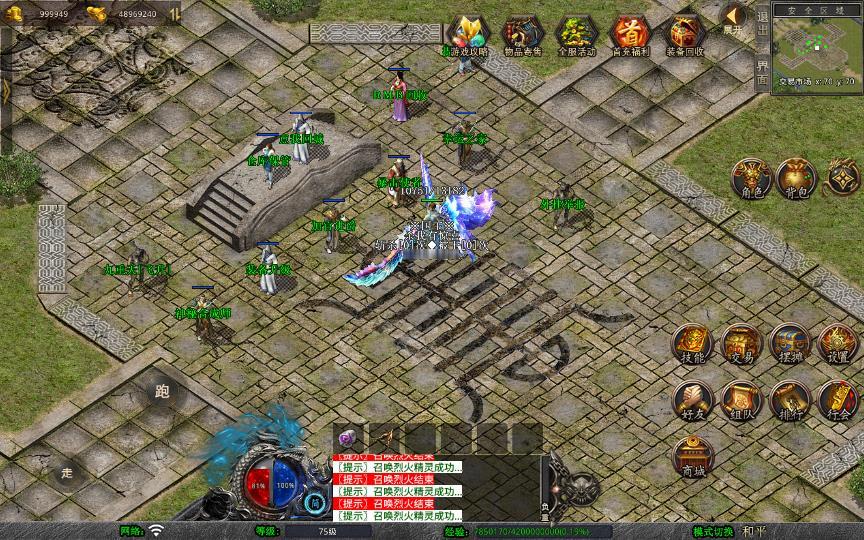The image size is (864, 540).
Task: Open the 游戏攻略 game guide icon
Action: 464,34
